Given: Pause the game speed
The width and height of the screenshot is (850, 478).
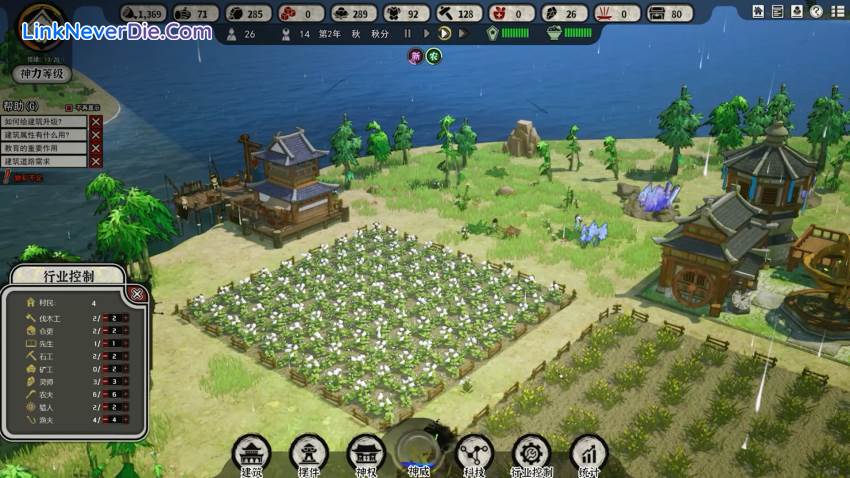Looking at the screenshot, I should [x=408, y=33].
